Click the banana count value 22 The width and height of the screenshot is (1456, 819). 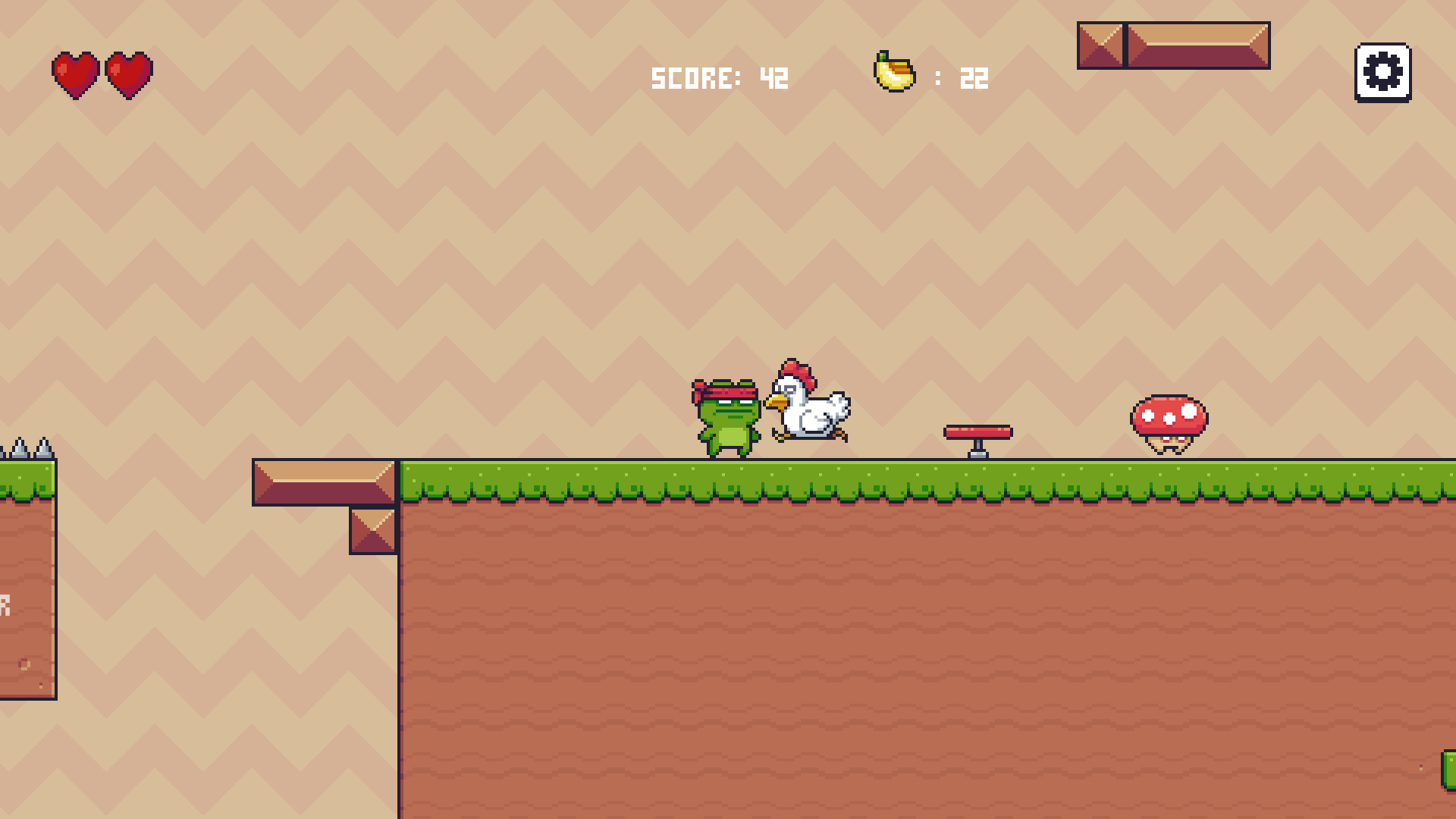click(973, 76)
